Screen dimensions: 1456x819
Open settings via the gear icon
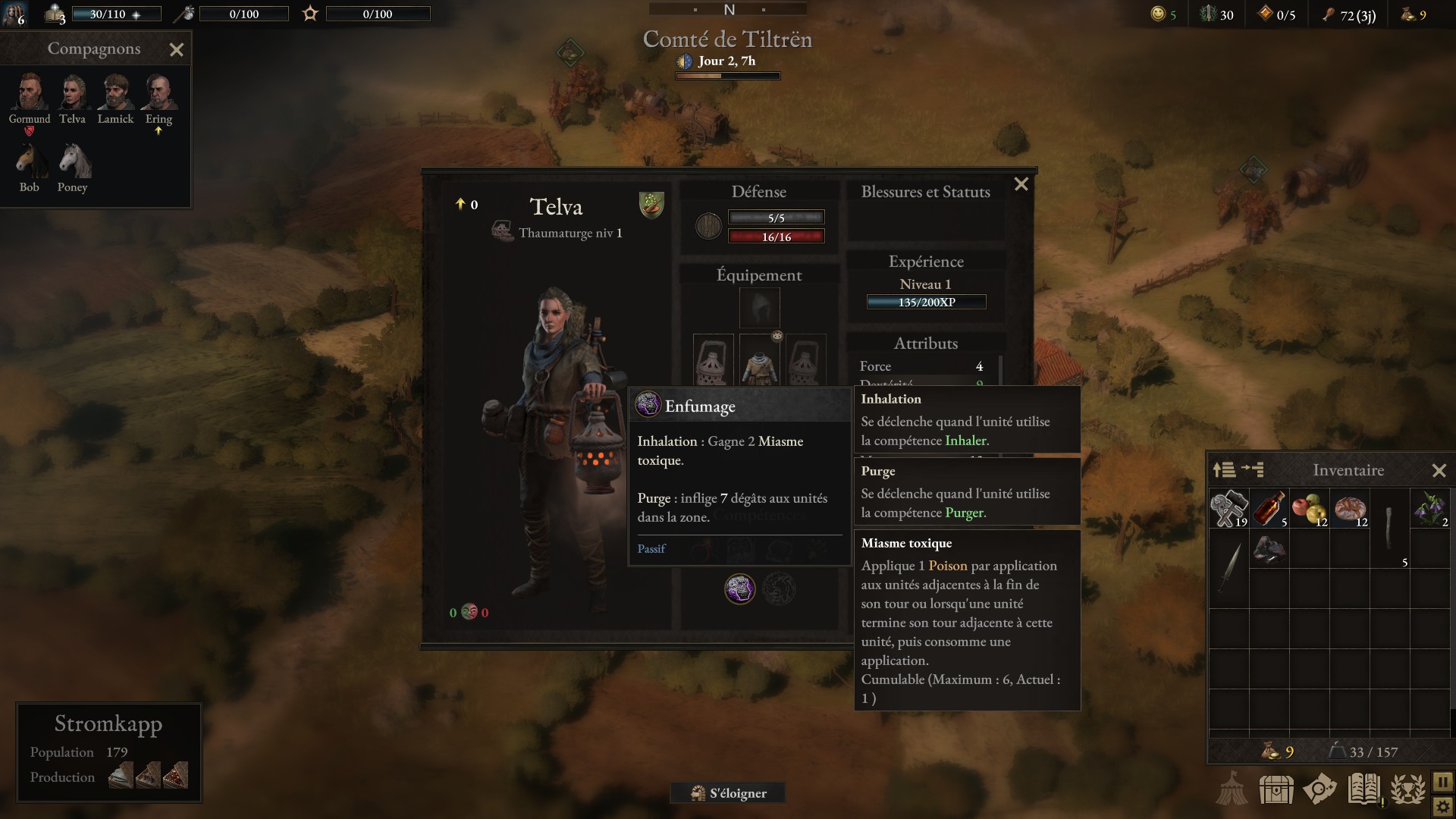pyautogui.click(x=1442, y=806)
